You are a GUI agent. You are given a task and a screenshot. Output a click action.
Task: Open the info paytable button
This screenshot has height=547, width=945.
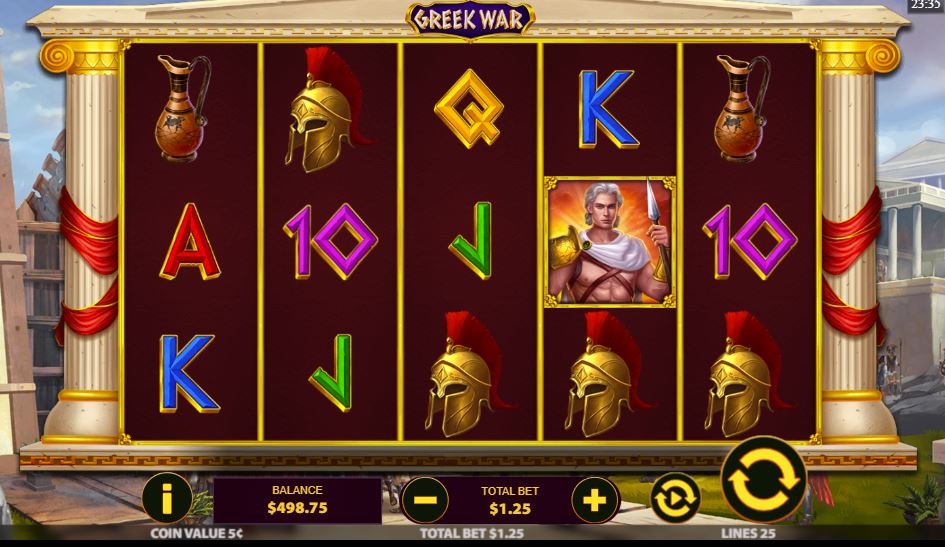(x=167, y=498)
